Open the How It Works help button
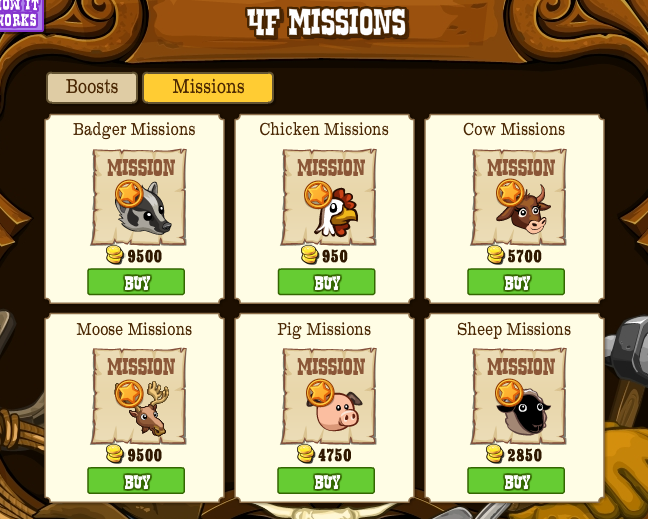 [20, 13]
